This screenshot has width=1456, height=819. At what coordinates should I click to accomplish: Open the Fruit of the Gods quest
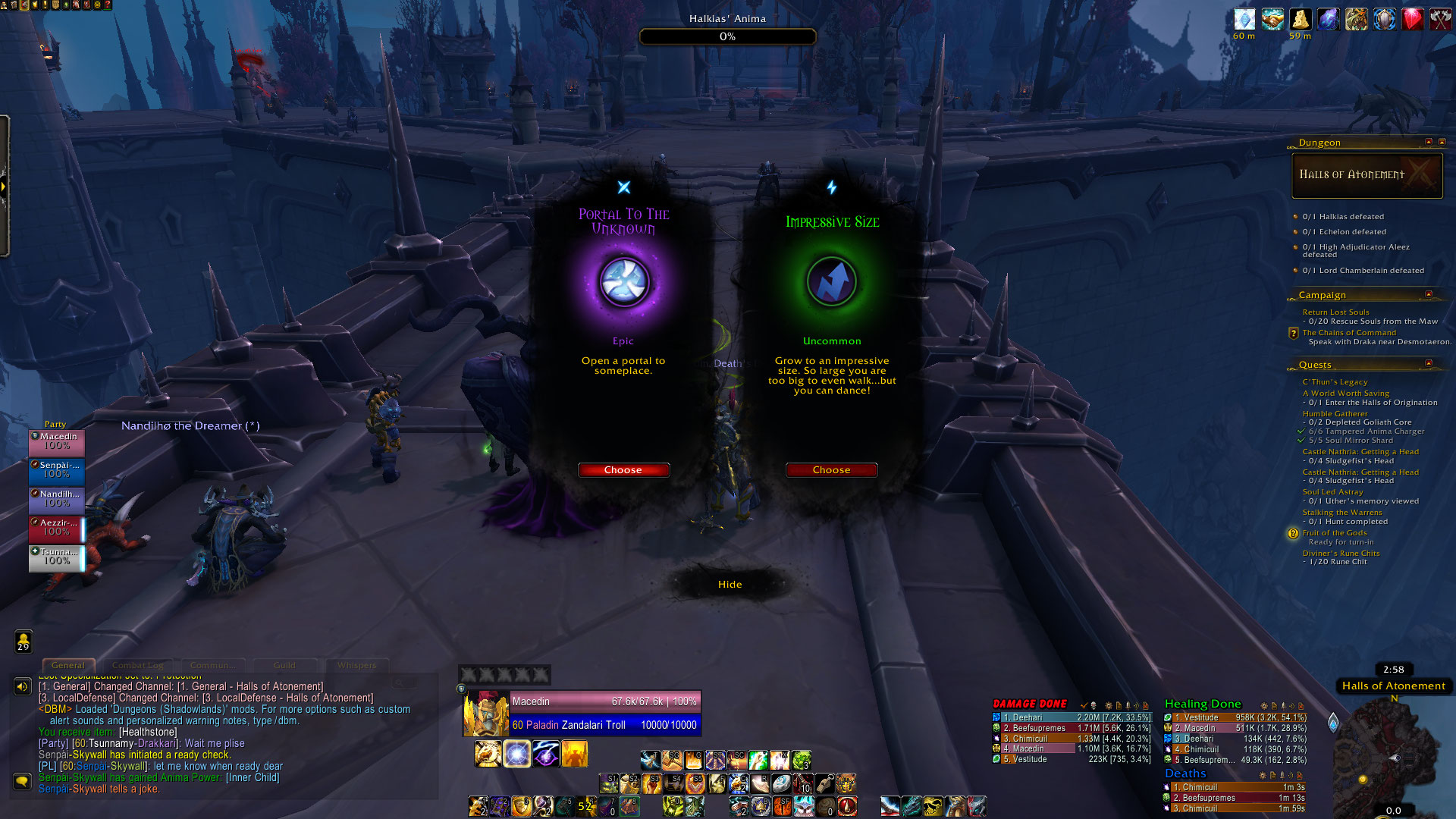click(1335, 533)
